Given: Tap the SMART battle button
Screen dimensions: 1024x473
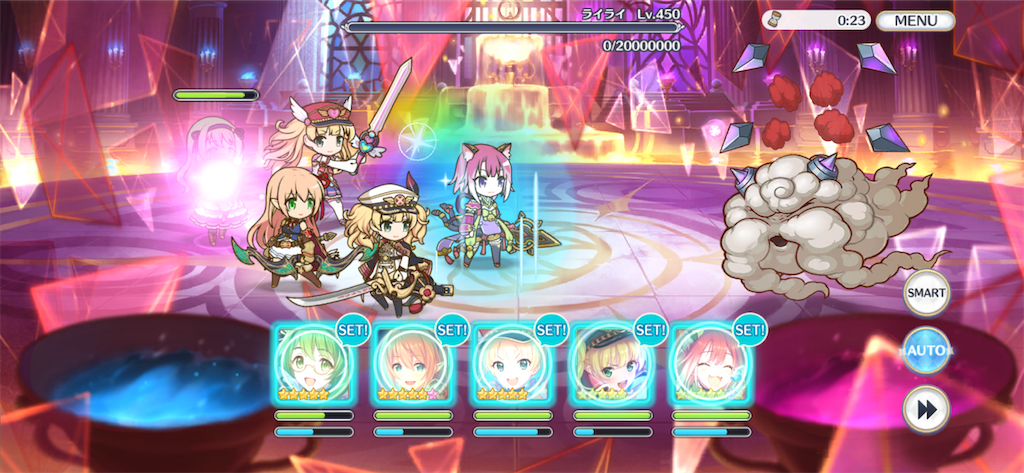Looking at the screenshot, I should (925, 293).
